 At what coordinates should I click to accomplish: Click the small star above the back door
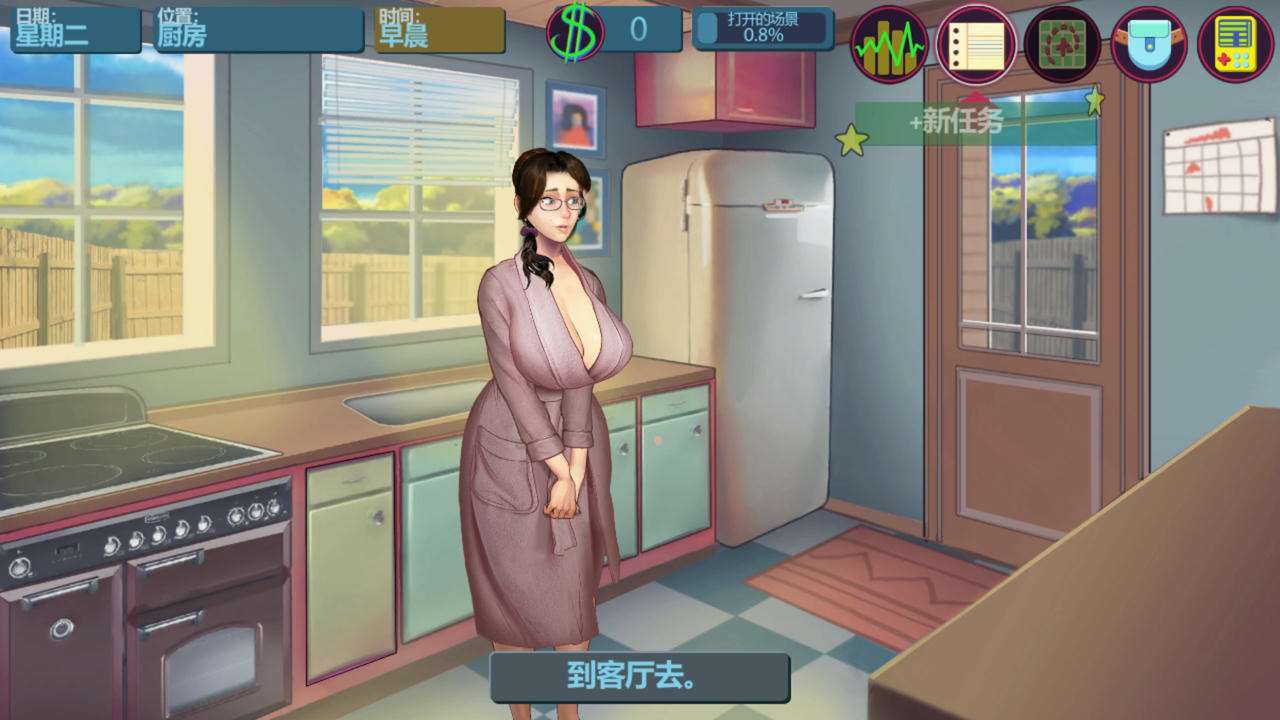coord(1095,100)
